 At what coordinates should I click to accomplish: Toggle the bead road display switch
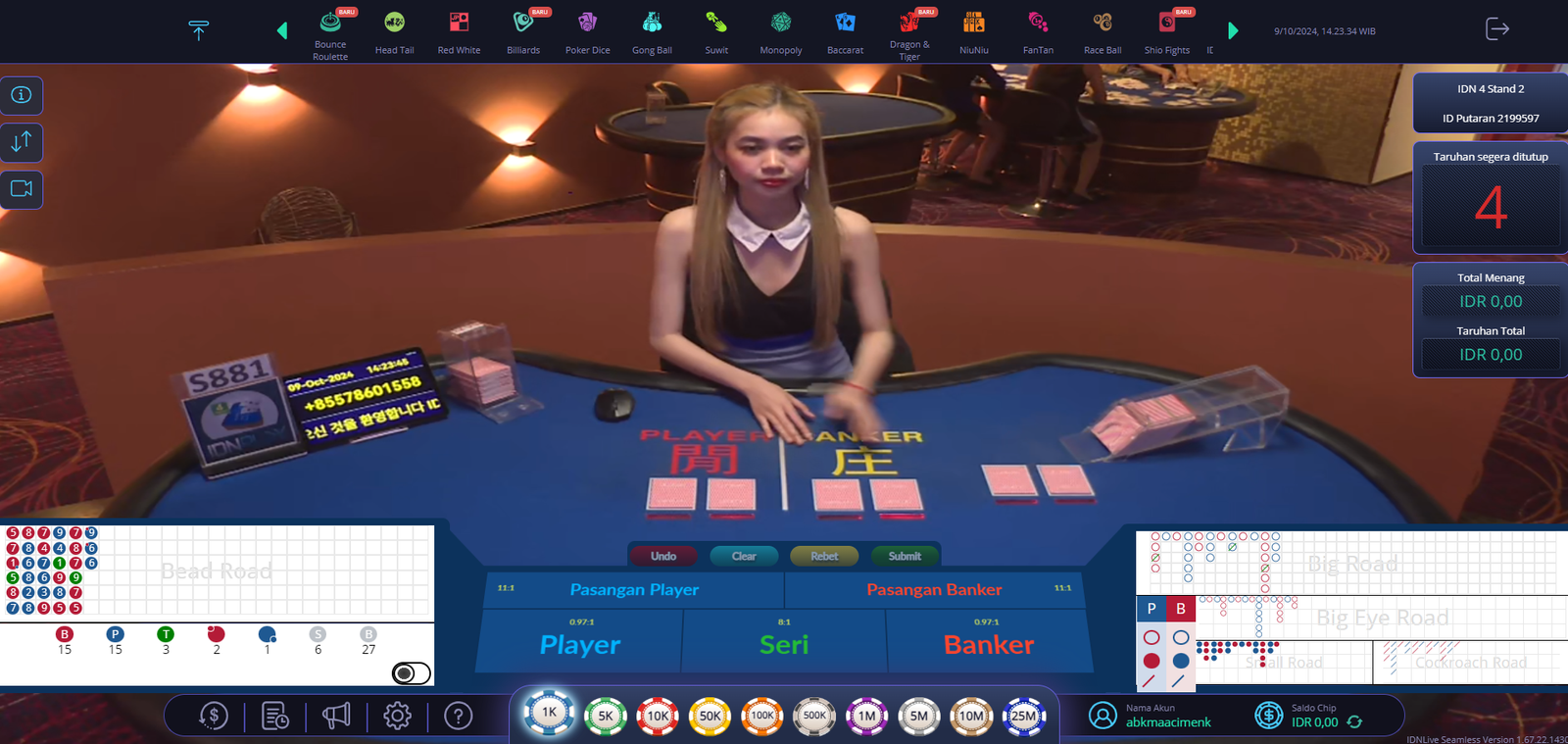(x=411, y=673)
